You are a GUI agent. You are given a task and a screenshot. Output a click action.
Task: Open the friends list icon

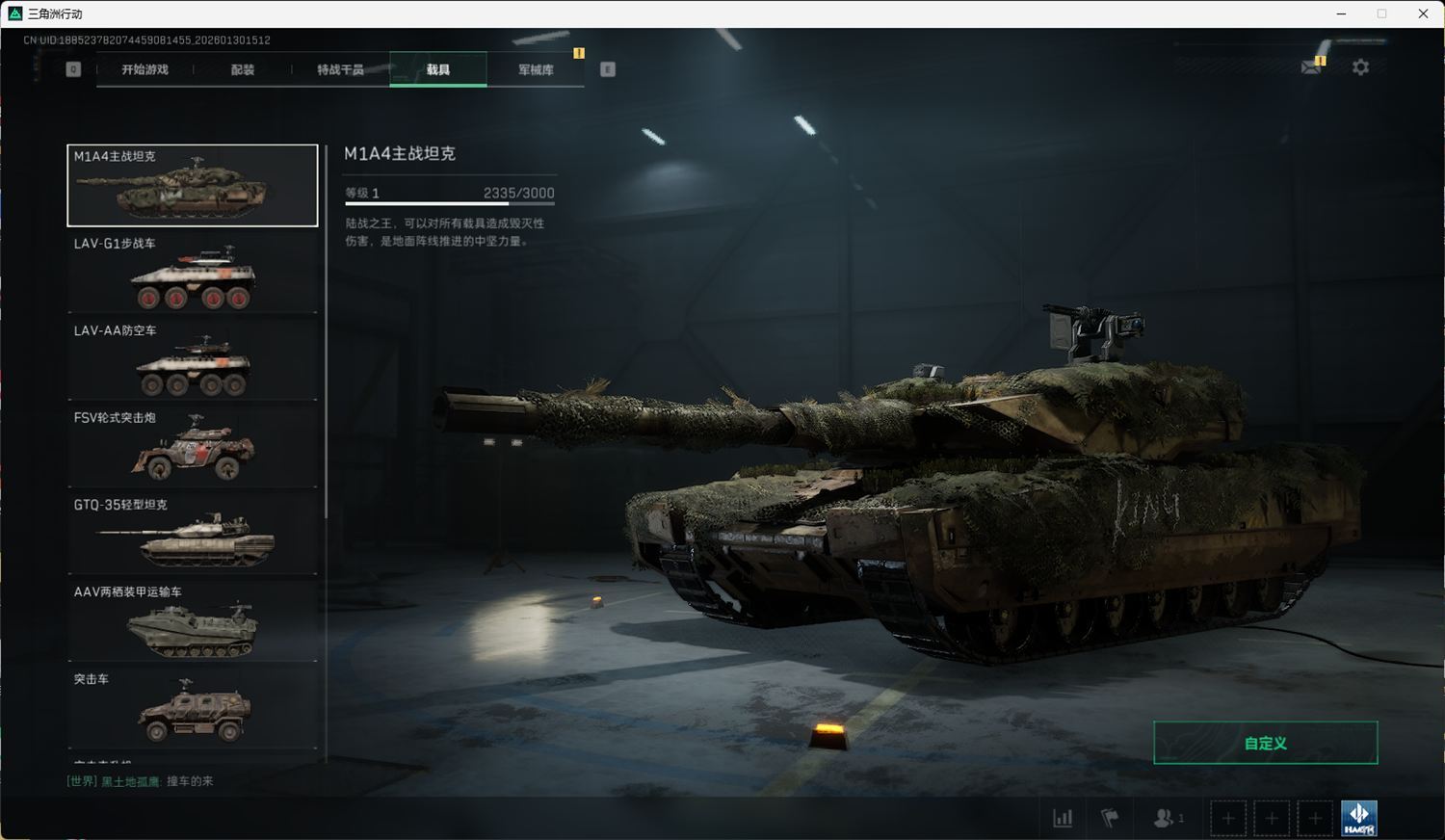1165,818
